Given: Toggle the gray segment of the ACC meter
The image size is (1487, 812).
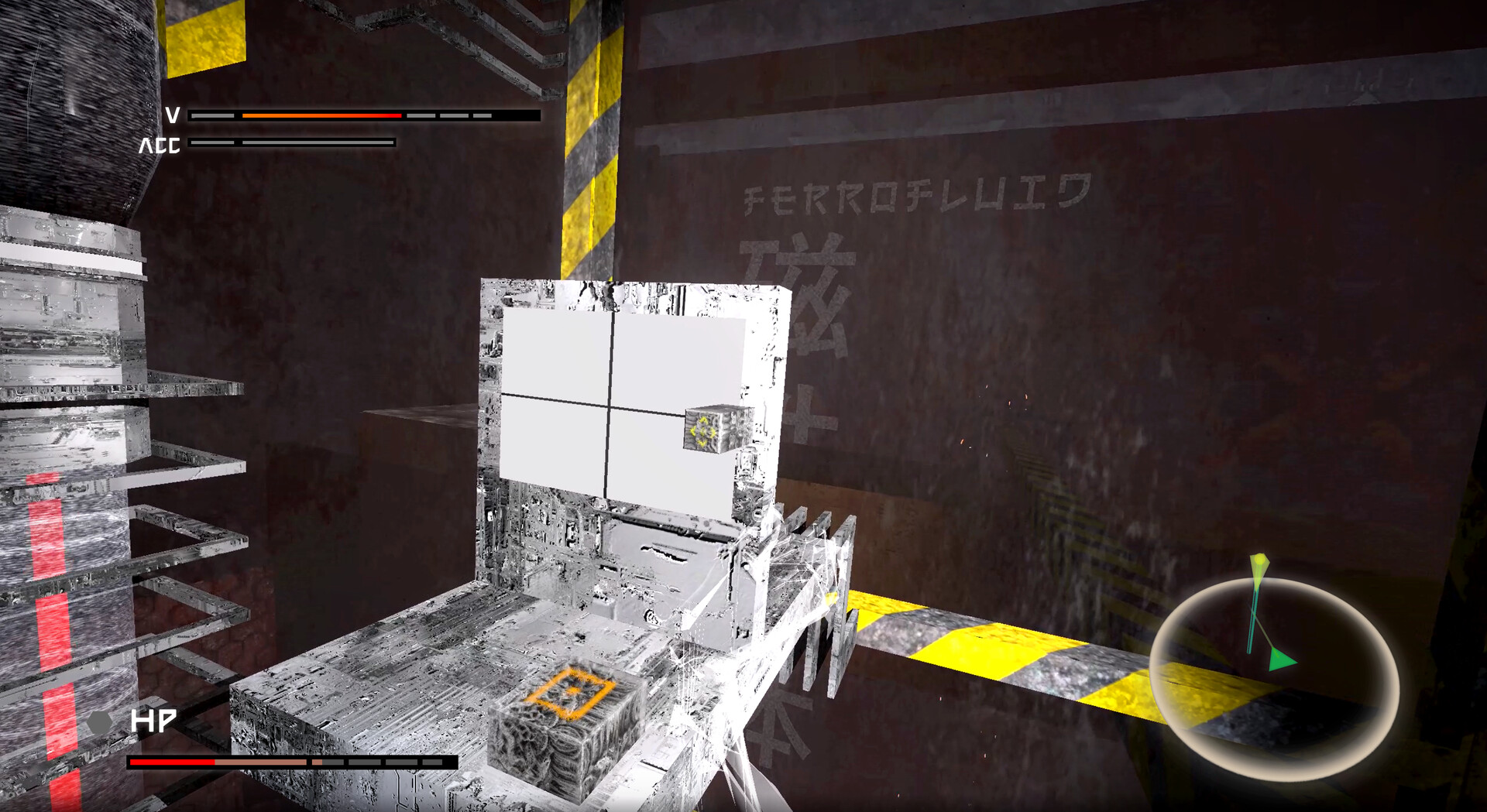Looking at the screenshot, I should pyautogui.click(x=318, y=143).
